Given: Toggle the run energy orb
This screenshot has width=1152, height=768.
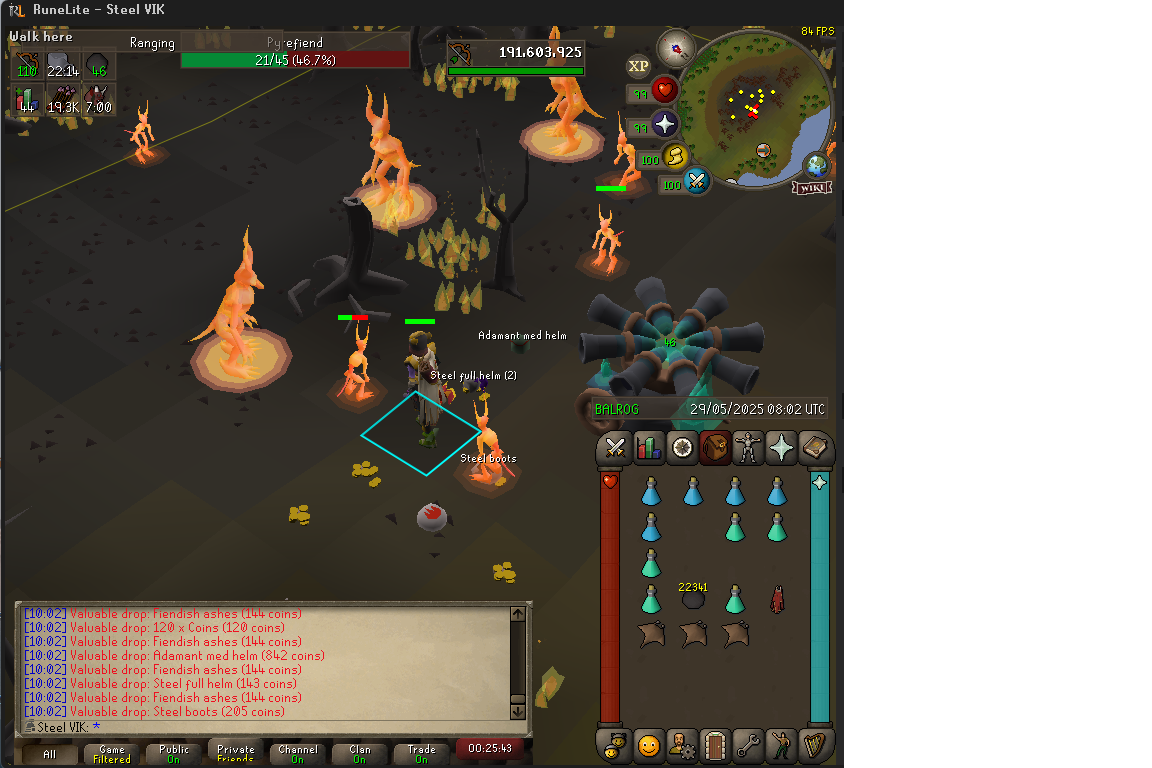Looking at the screenshot, I should click(676, 157).
